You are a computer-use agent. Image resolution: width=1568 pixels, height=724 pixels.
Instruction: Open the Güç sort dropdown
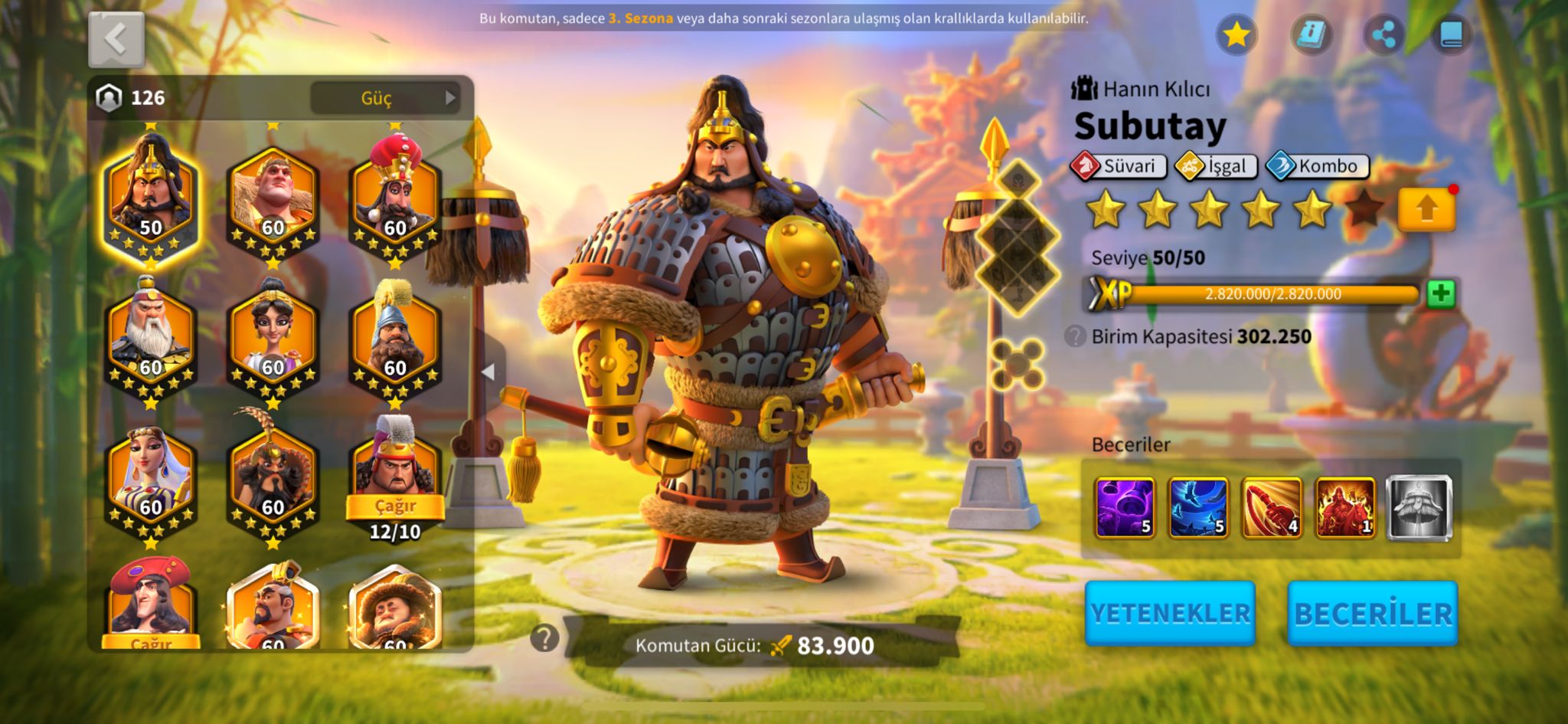(384, 98)
